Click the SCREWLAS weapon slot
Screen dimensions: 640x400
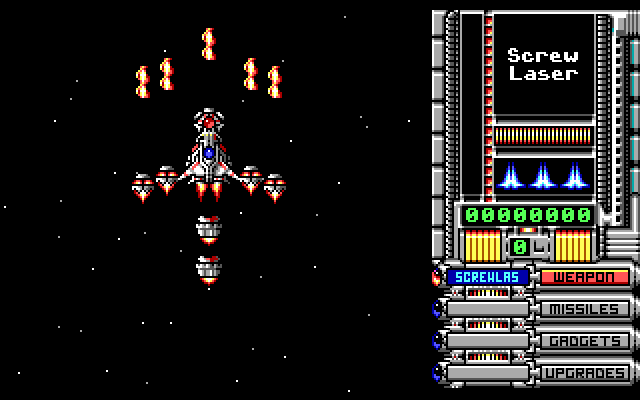487,277
